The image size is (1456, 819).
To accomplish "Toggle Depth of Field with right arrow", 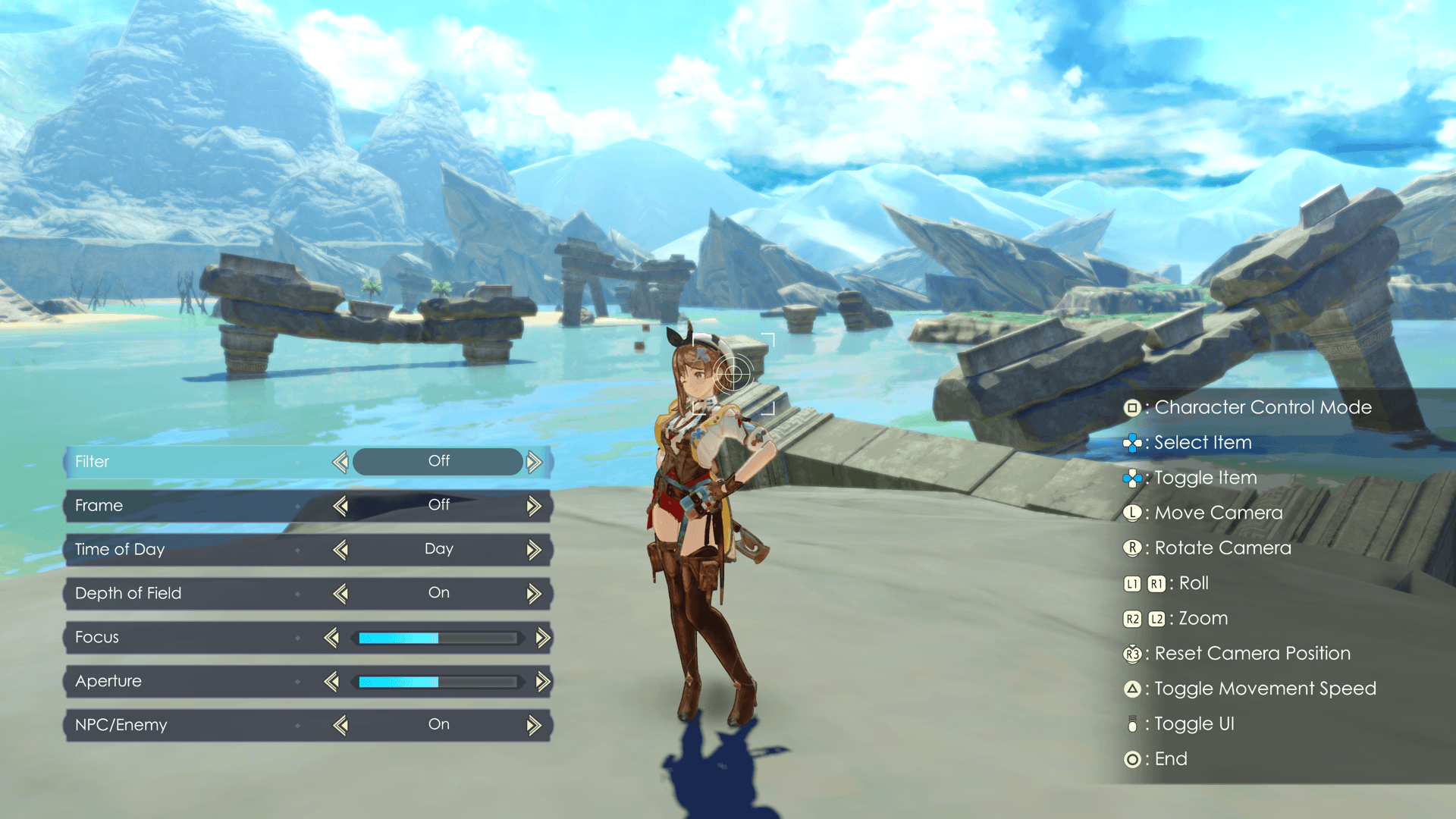I will [x=535, y=594].
